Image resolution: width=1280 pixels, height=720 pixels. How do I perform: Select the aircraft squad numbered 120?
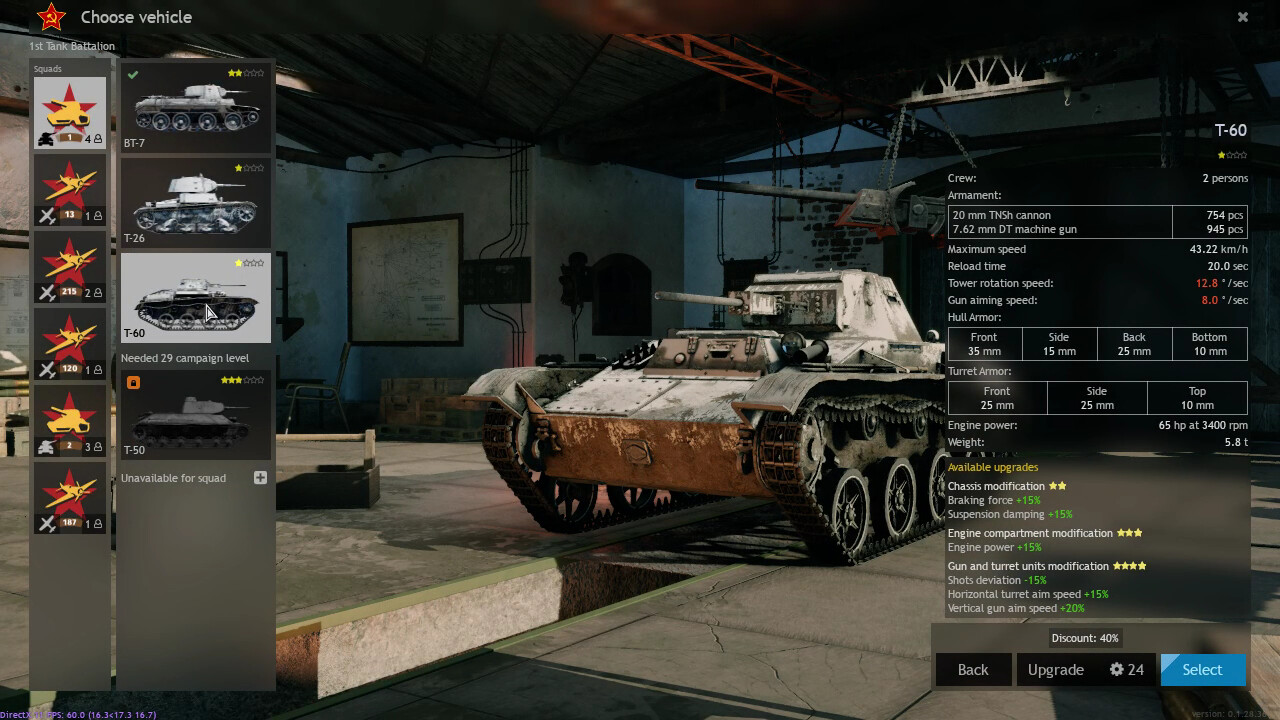(70, 345)
